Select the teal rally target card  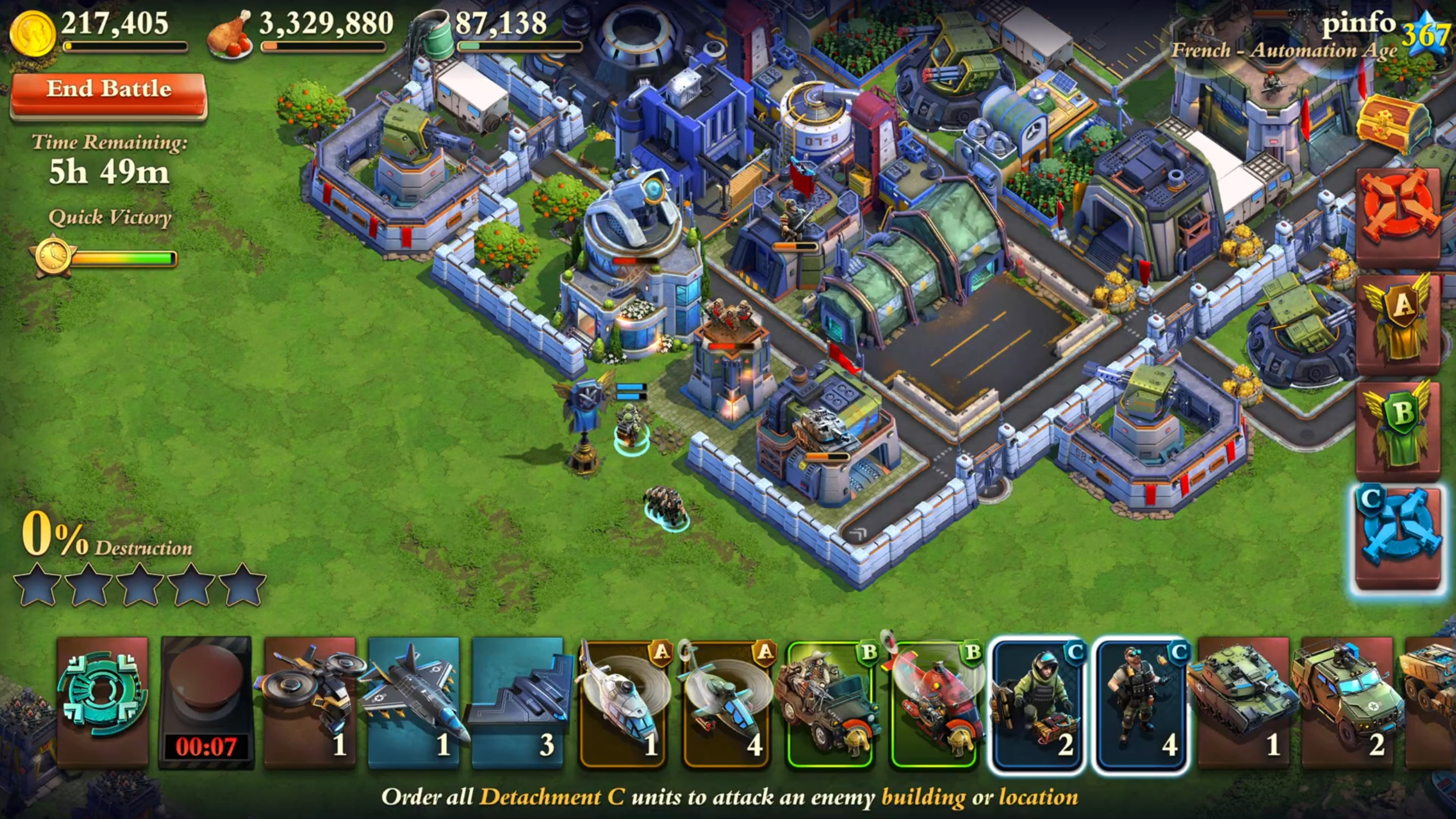(102, 701)
